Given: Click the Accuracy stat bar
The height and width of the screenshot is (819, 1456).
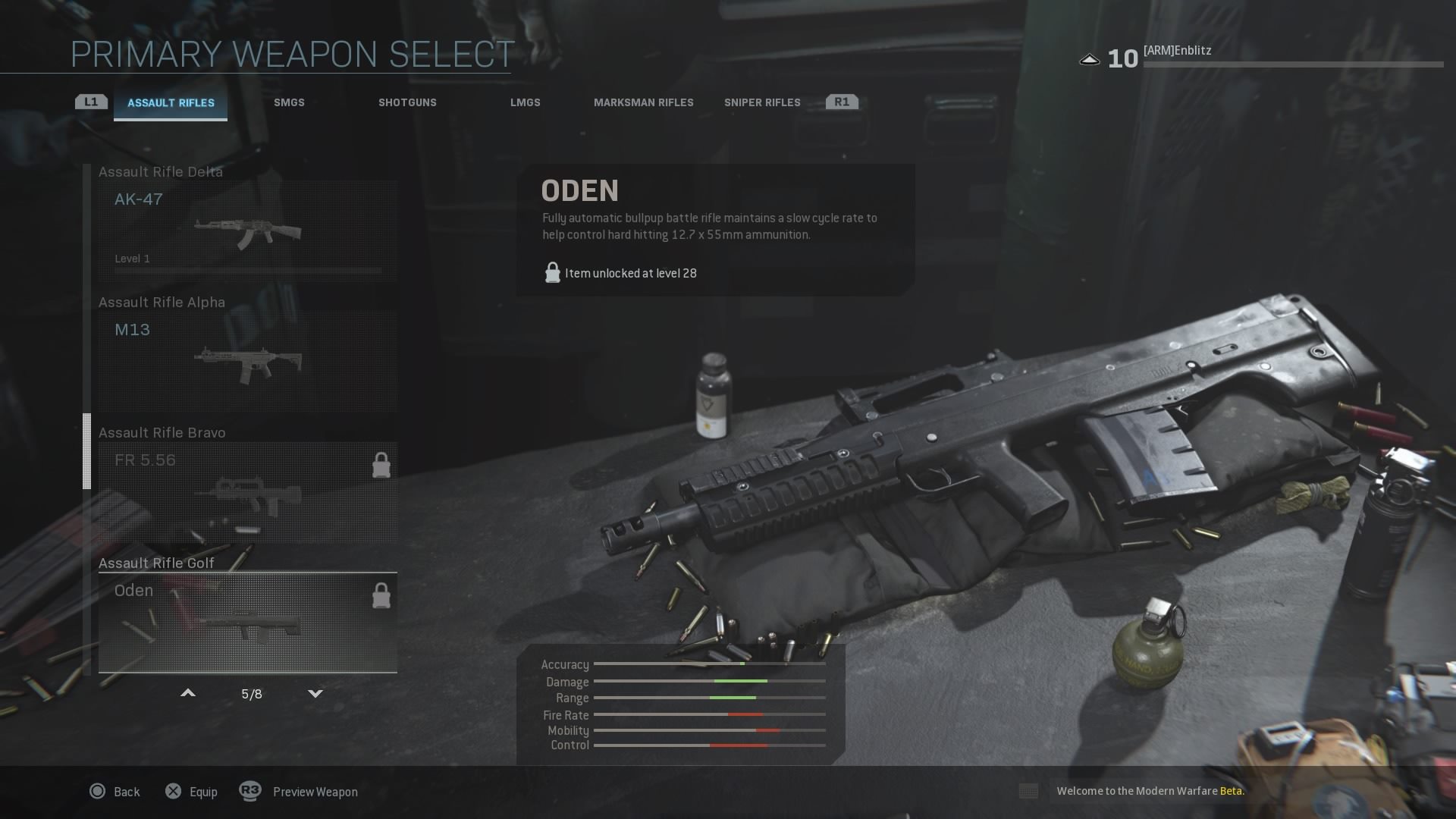Looking at the screenshot, I should point(709,665).
